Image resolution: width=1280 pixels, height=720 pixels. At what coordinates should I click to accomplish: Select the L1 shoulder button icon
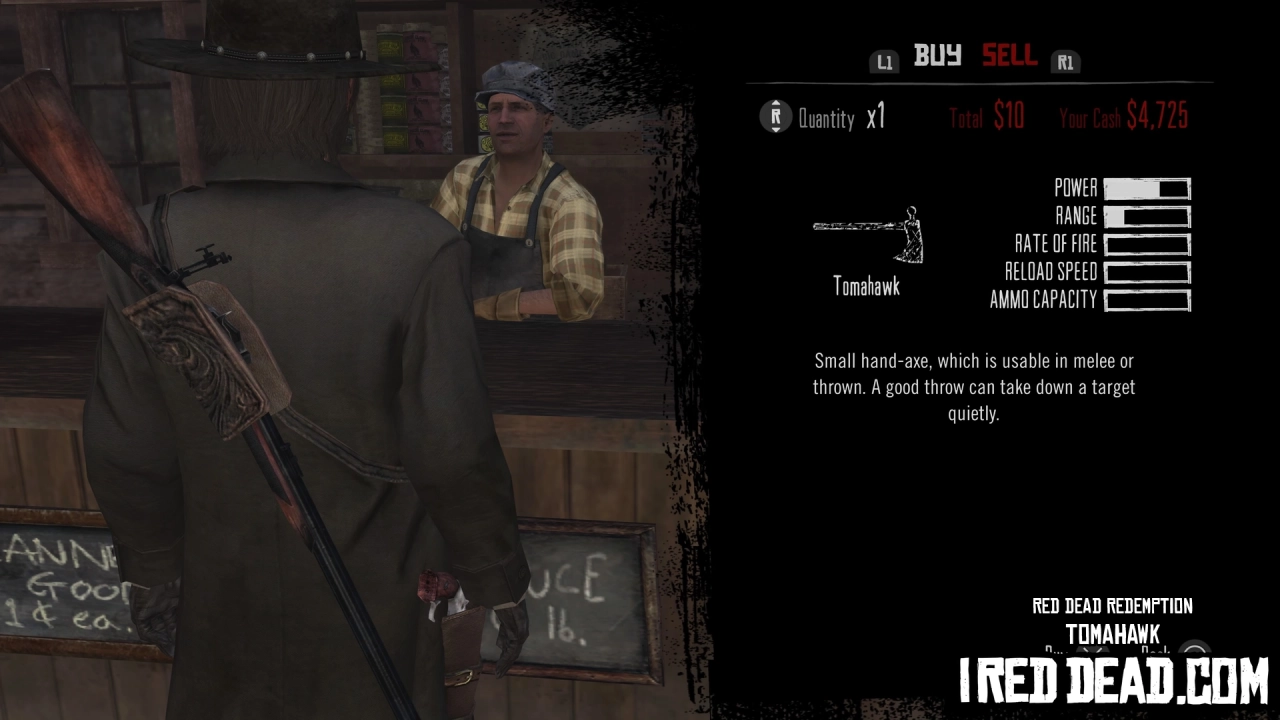pyautogui.click(x=884, y=60)
